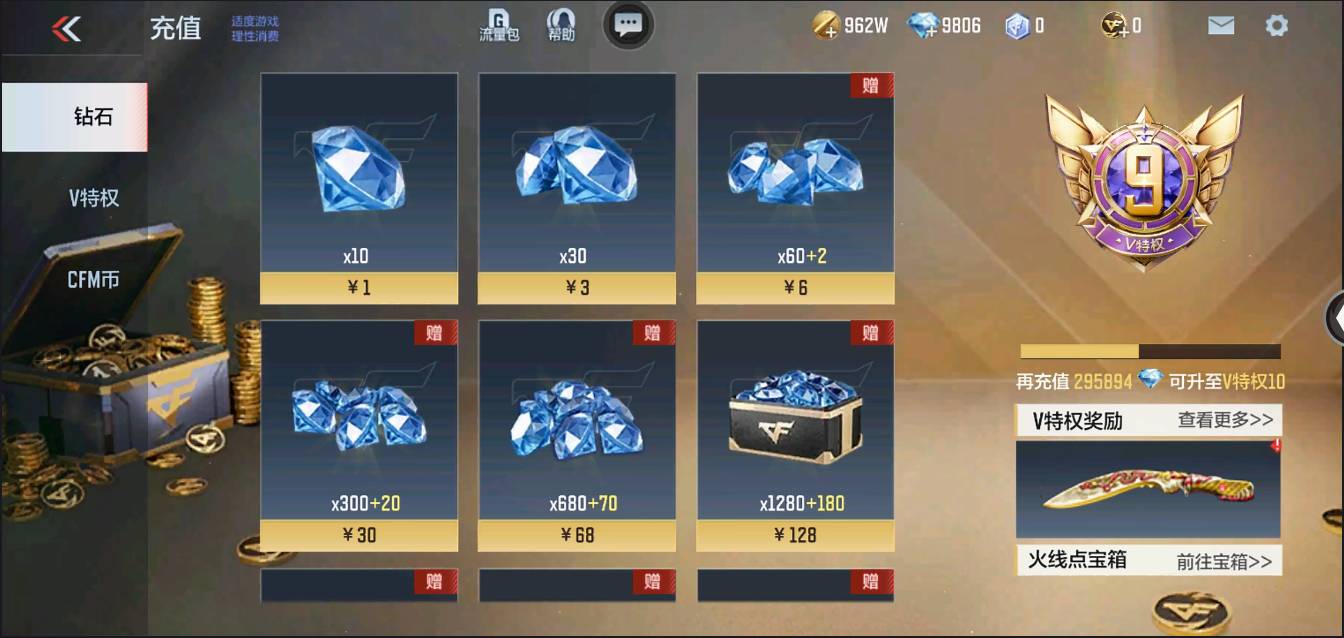1344x638 pixels.
Task: Open the CFM币 tab
Action: (93, 279)
